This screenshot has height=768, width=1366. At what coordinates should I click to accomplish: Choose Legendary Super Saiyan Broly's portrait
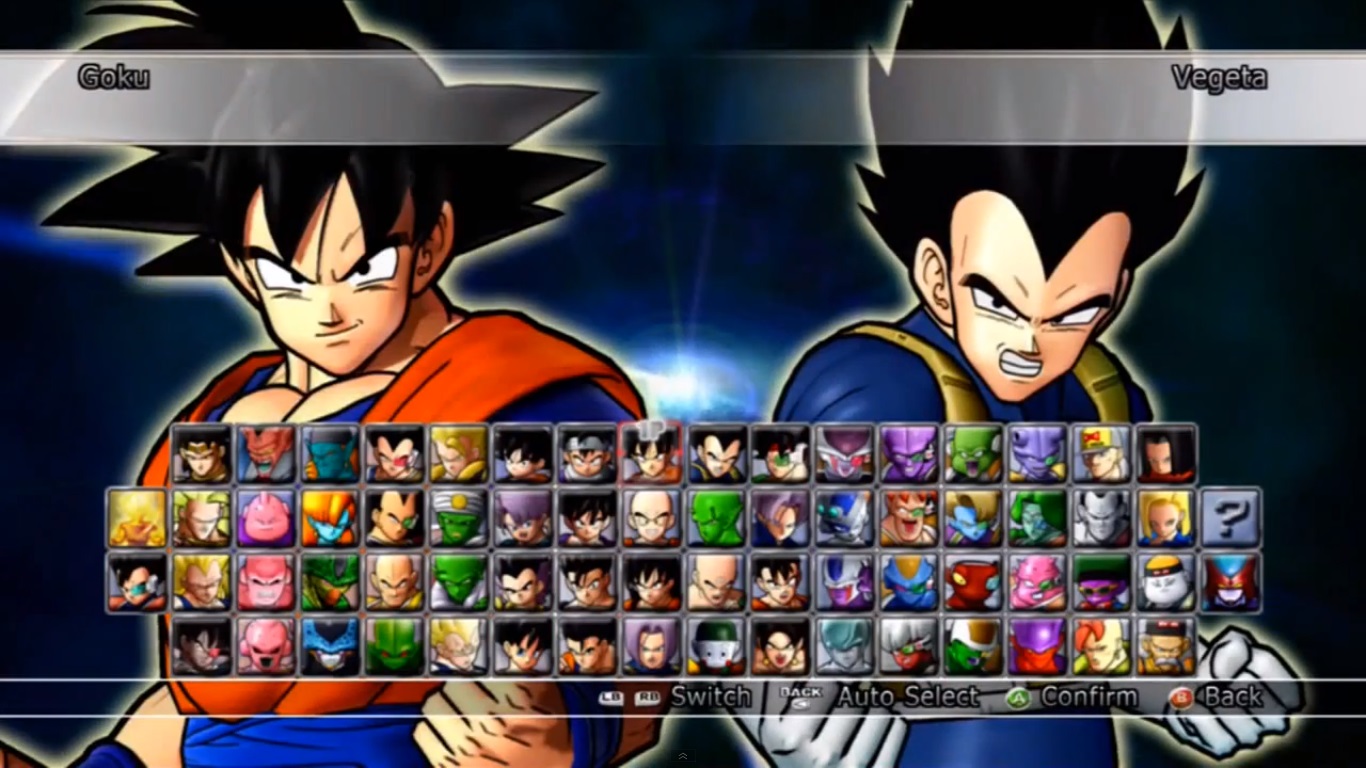201,518
